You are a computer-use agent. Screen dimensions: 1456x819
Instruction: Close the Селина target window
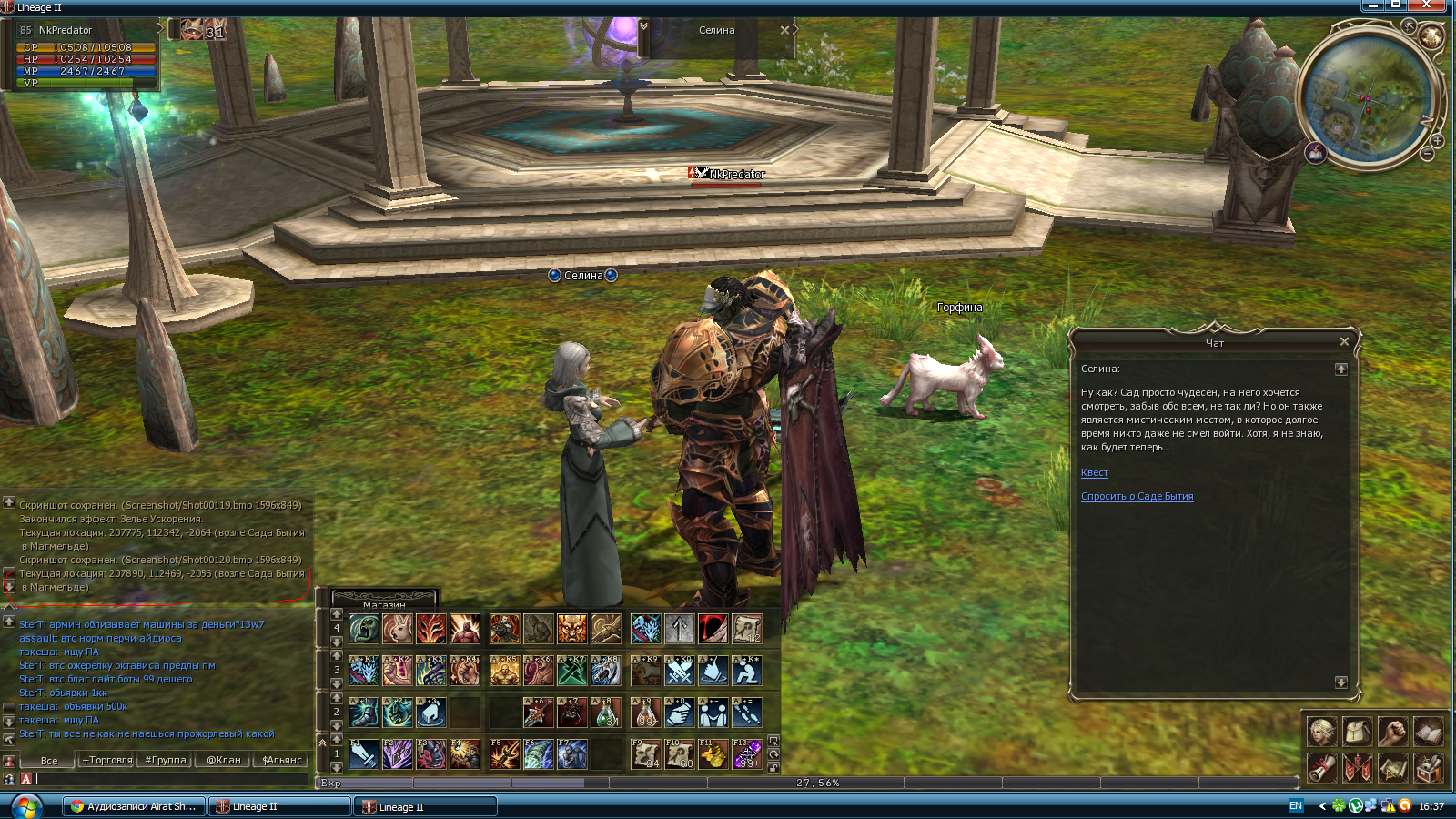point(784,30)
